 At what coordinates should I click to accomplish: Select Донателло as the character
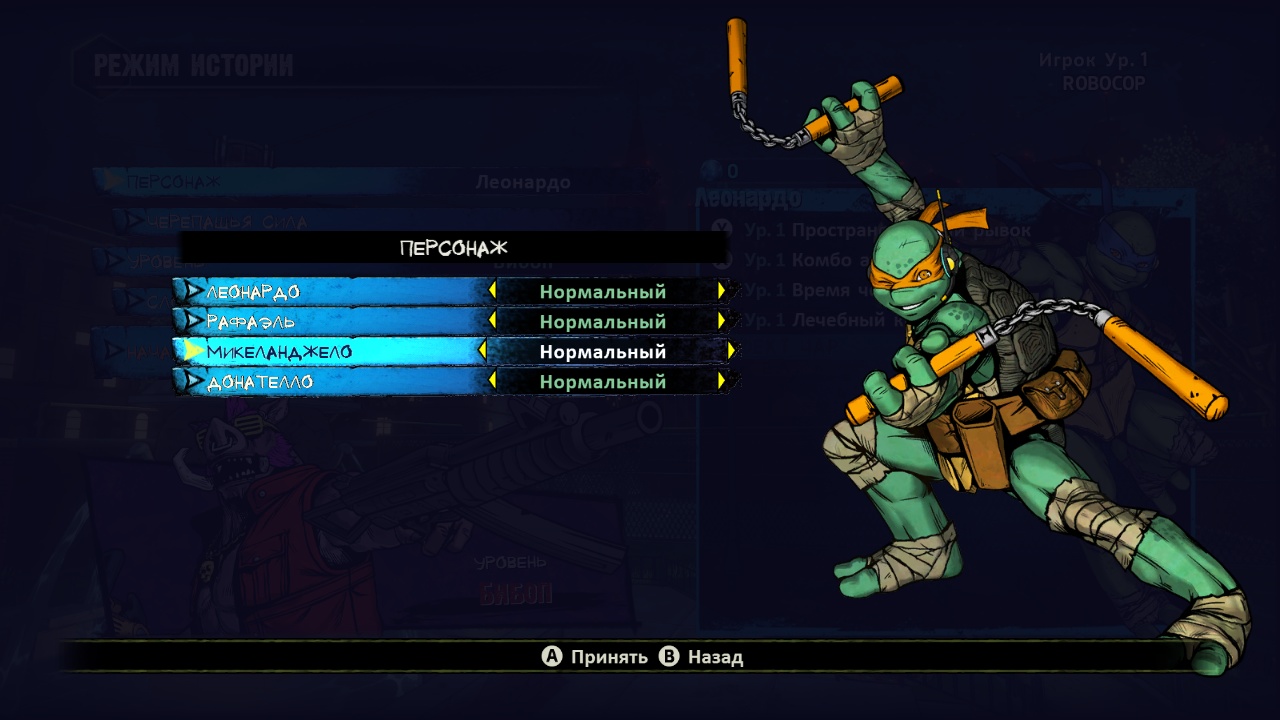[260, 382]
